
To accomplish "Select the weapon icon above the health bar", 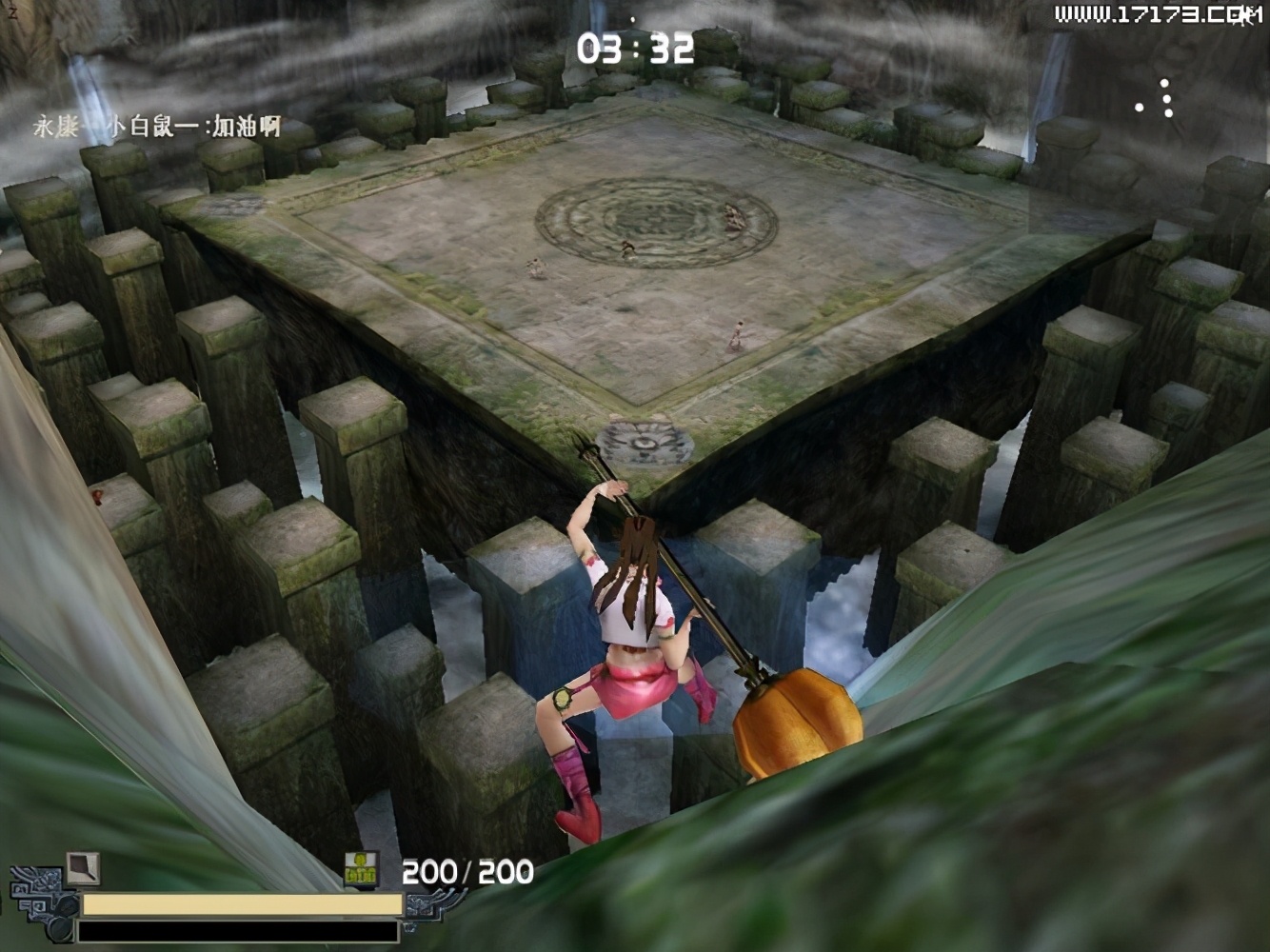I will [83, 867].
